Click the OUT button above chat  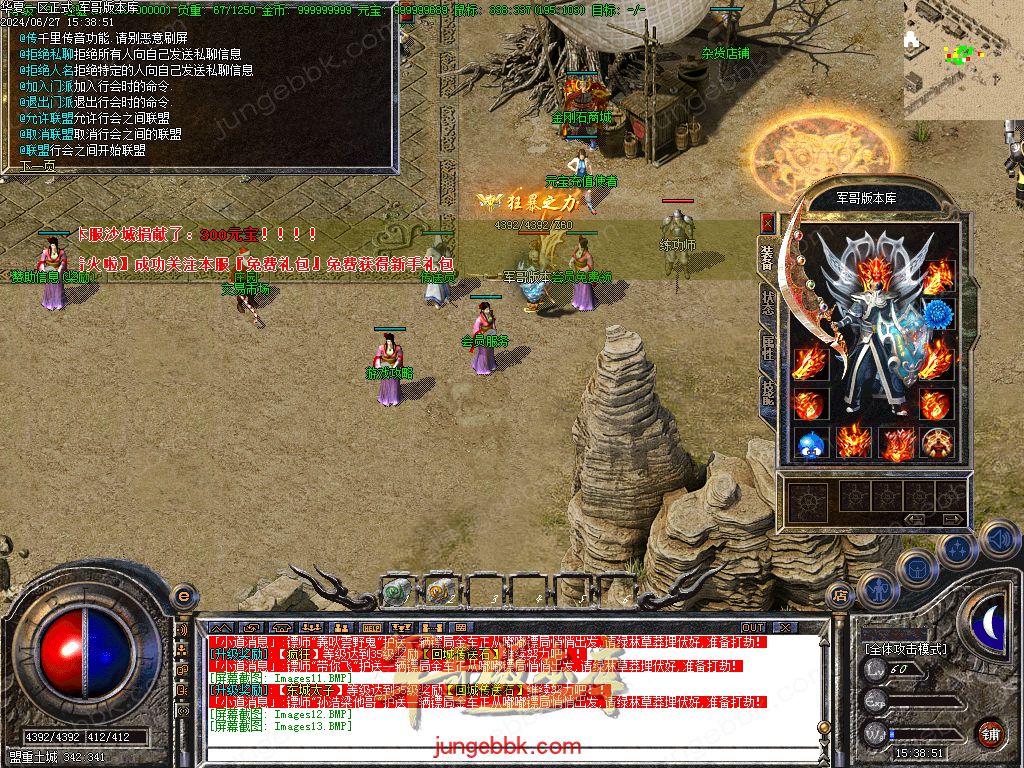(x=752, y=627)
